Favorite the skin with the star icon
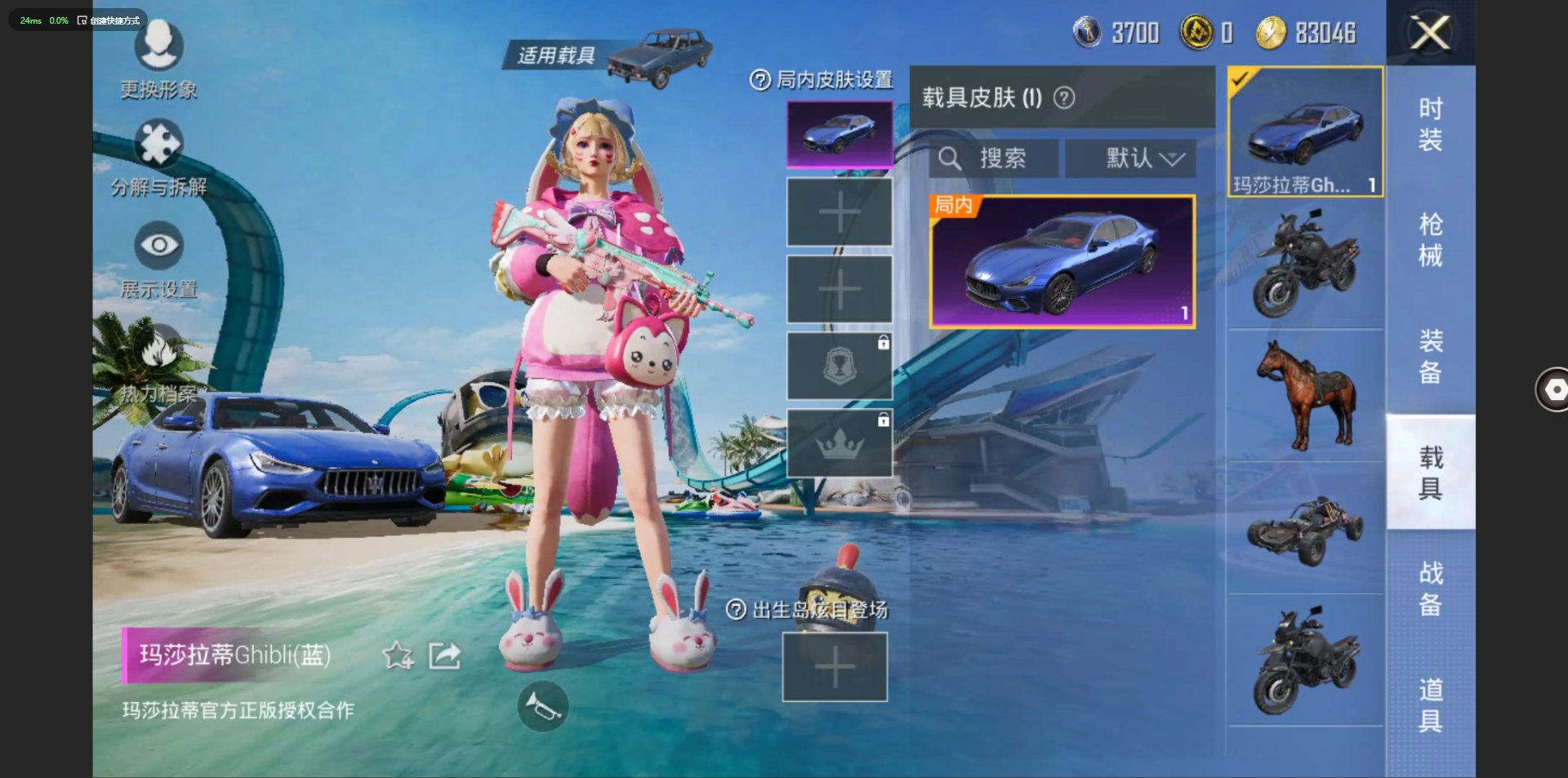 pos(398,655)
